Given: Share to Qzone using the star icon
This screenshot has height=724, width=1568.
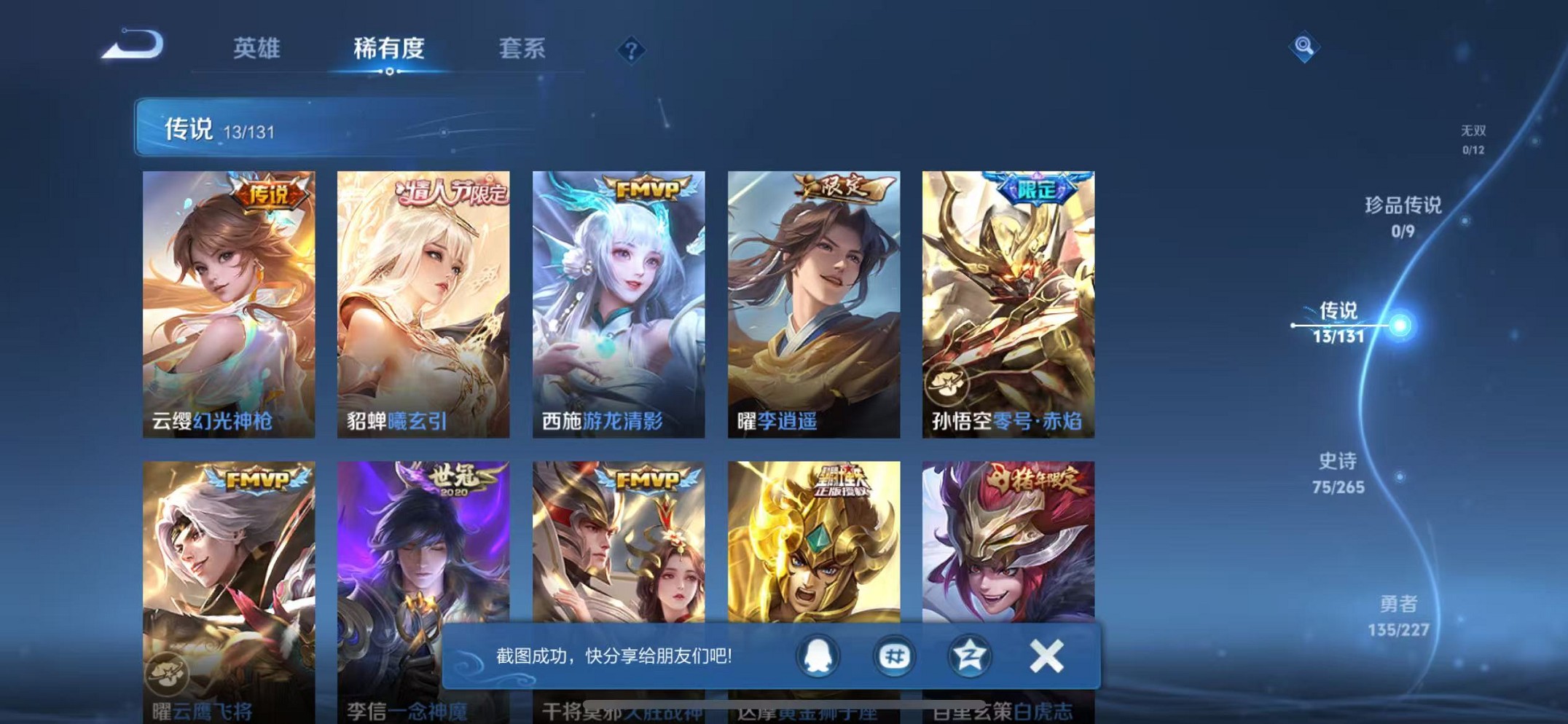Looking at the screenshot, I should (970, 656).
